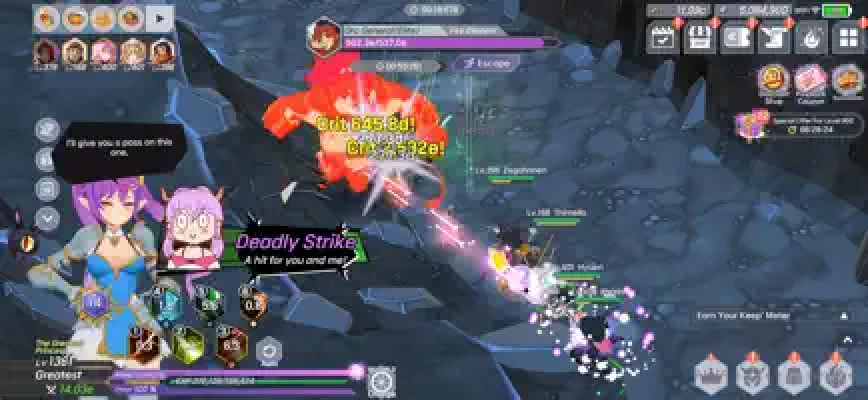The image size is (868, 400).
Task: Tap the purple hexagon skill level badge
Action: pyautogui.click(x=96, y=303)
